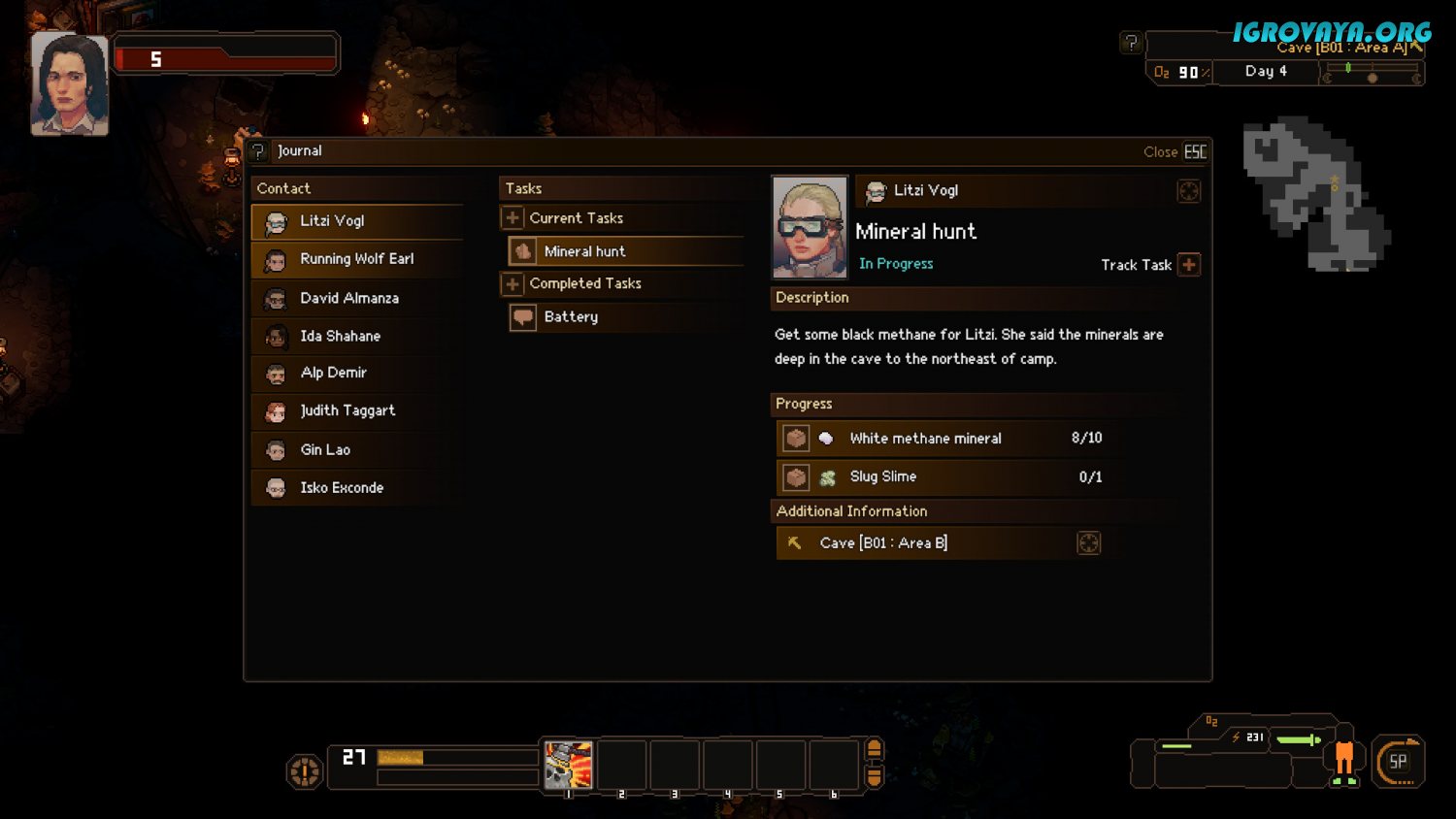Close the Journal window
This screenshot has height=819, width=1456.
click(x=1175, y=151)
